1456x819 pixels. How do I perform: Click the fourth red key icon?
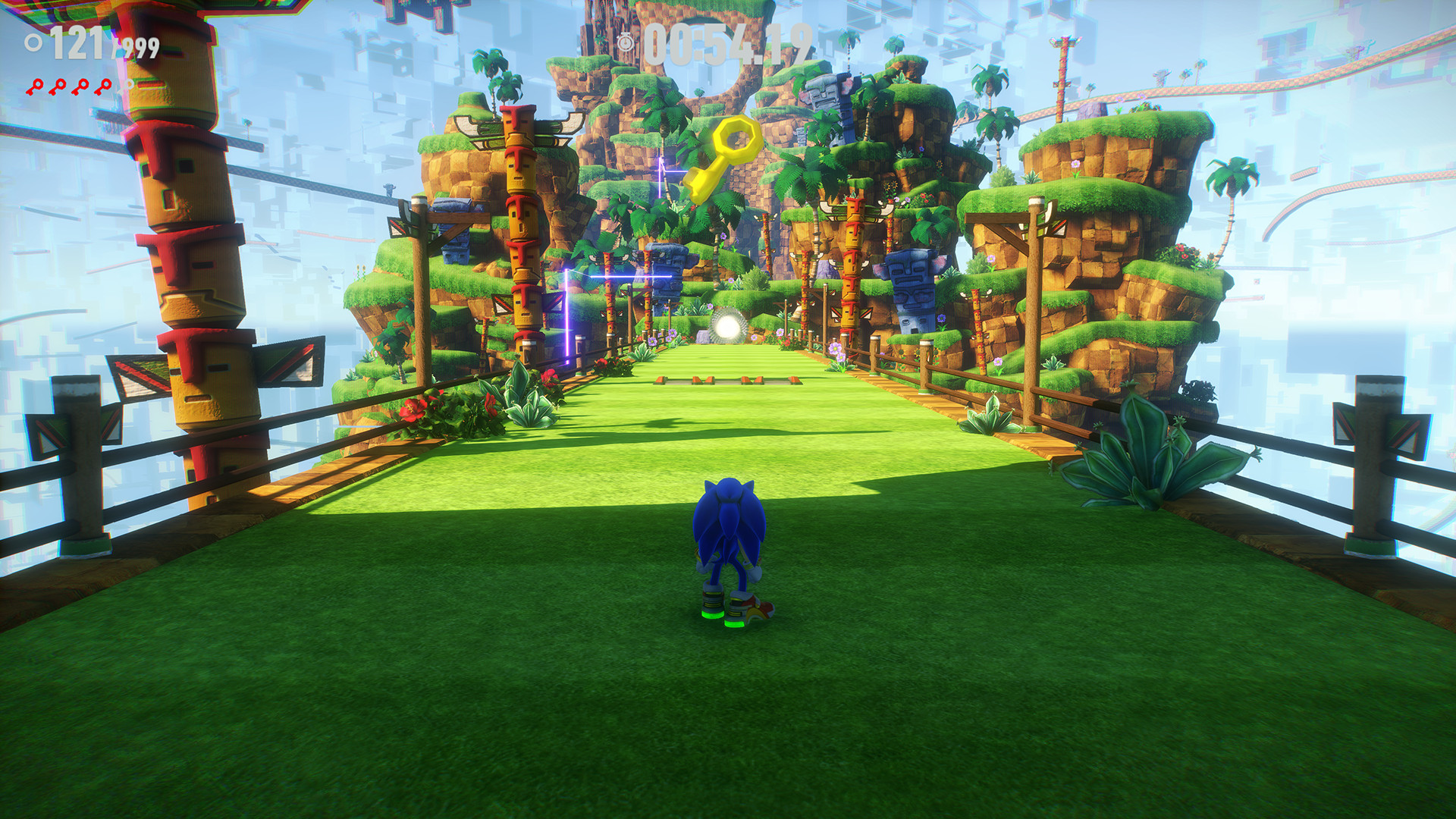pyautogui.click(x=103, y=88)
